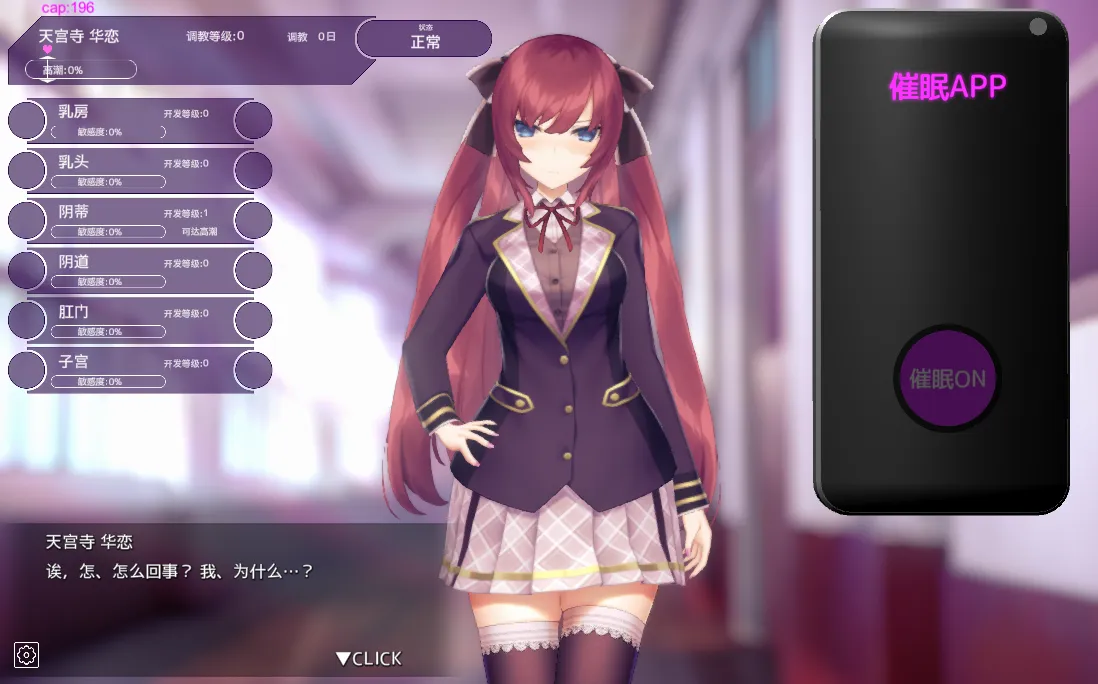The width and height of the screenshot is (1098, 684).
Task: Open settings with the gear icon
Action: [27, 655]
